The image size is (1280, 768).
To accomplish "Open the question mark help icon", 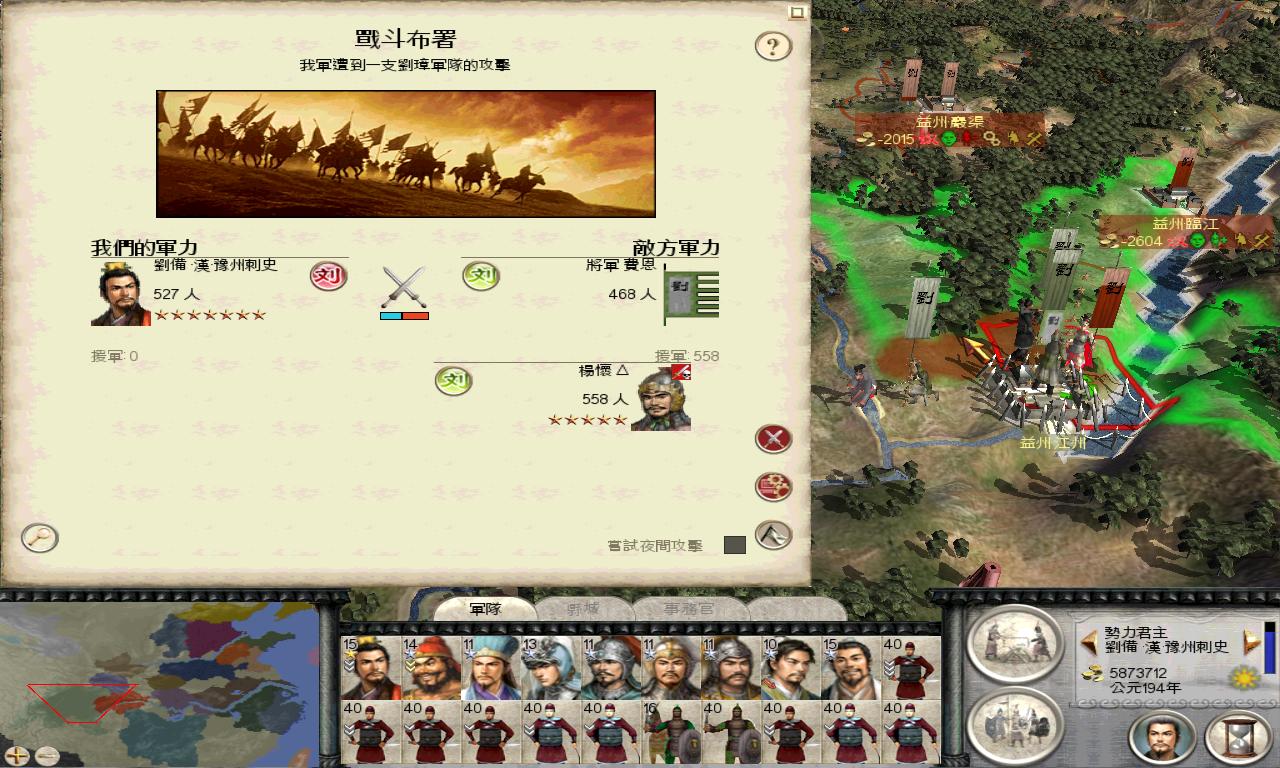I will (x=772, y=47).
